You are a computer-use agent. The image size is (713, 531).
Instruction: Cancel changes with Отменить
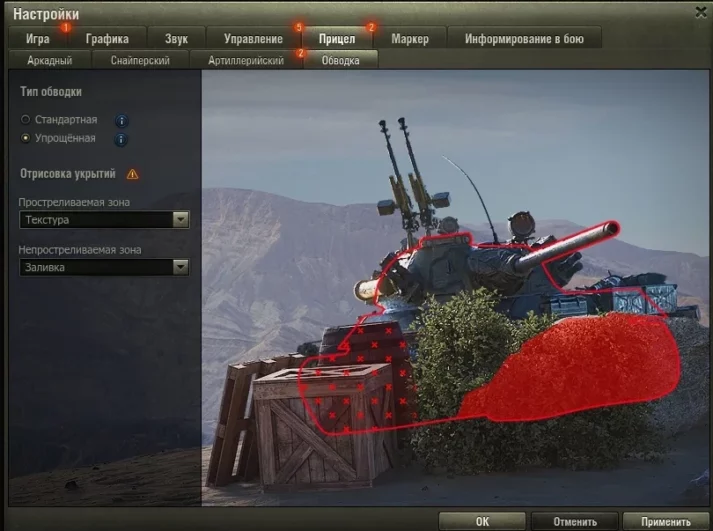coord(568,521)
